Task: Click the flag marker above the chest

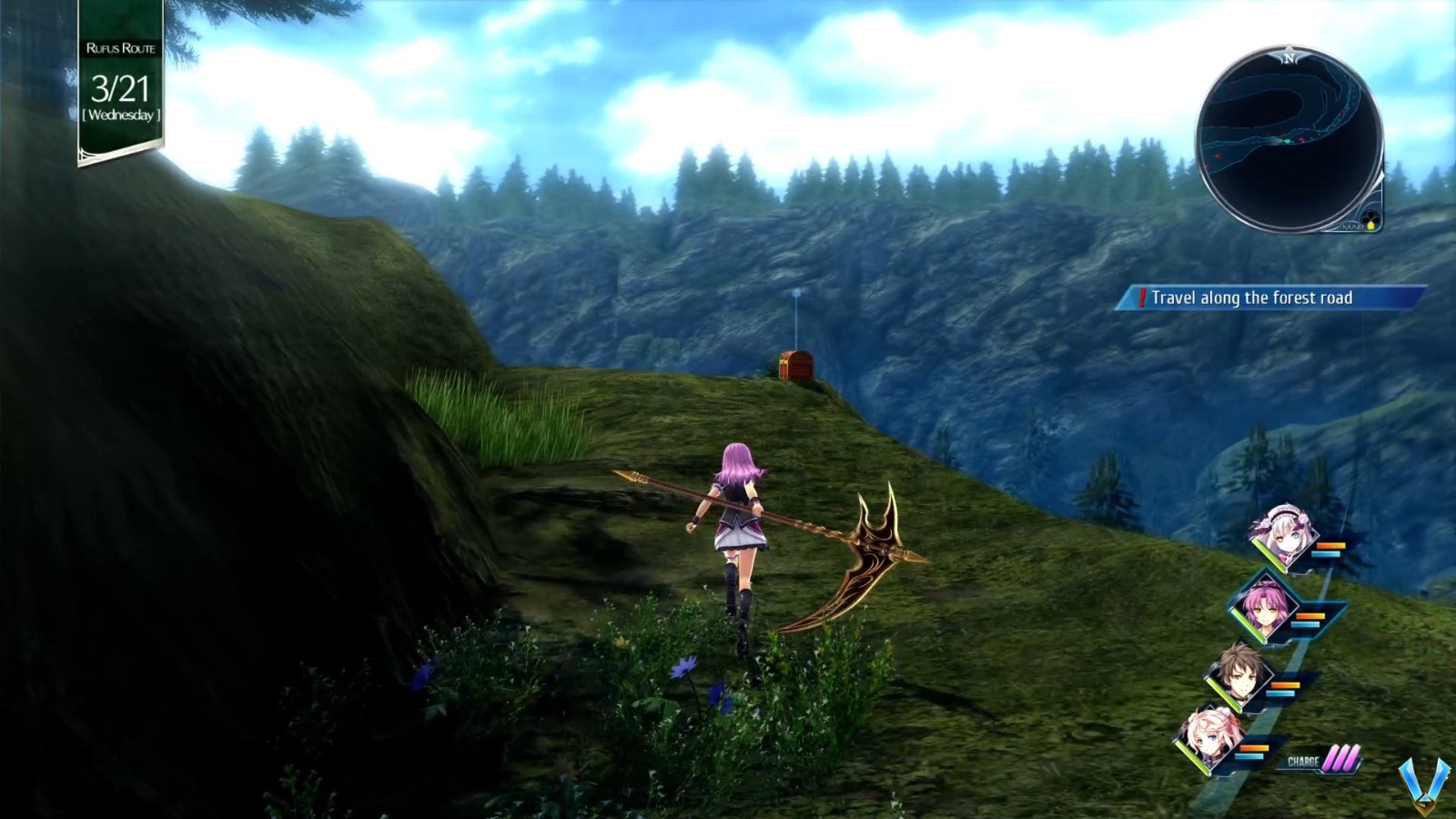Action: pyautogui.click(x=796, y=293)
